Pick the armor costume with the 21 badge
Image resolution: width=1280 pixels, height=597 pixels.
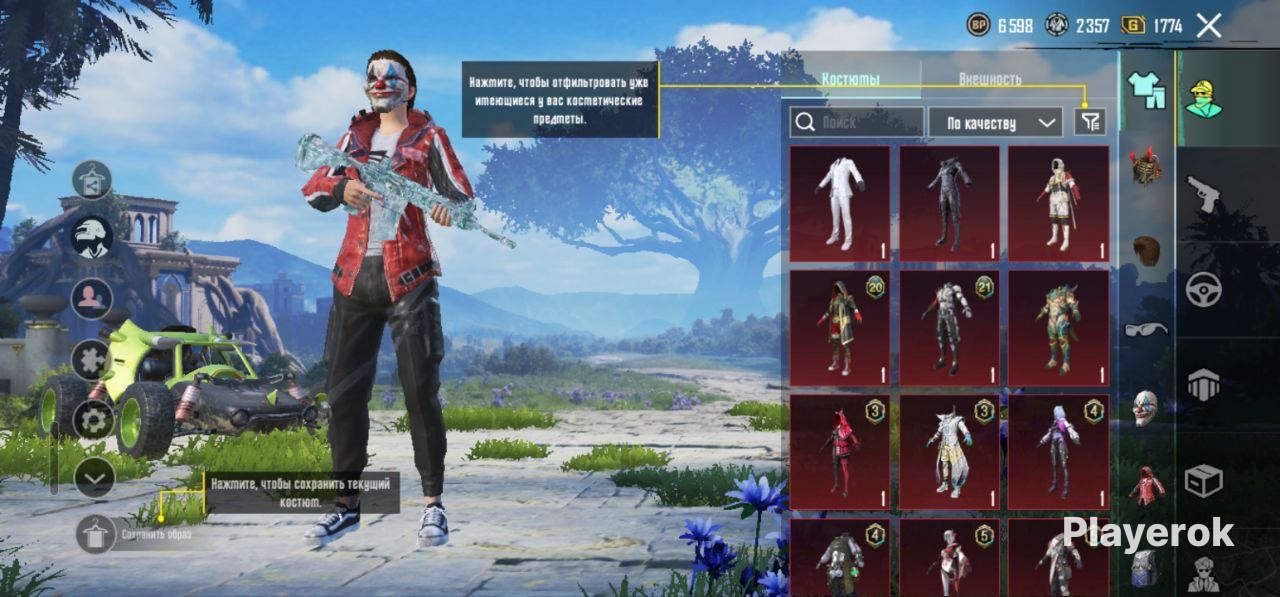[x=949, y=327]
